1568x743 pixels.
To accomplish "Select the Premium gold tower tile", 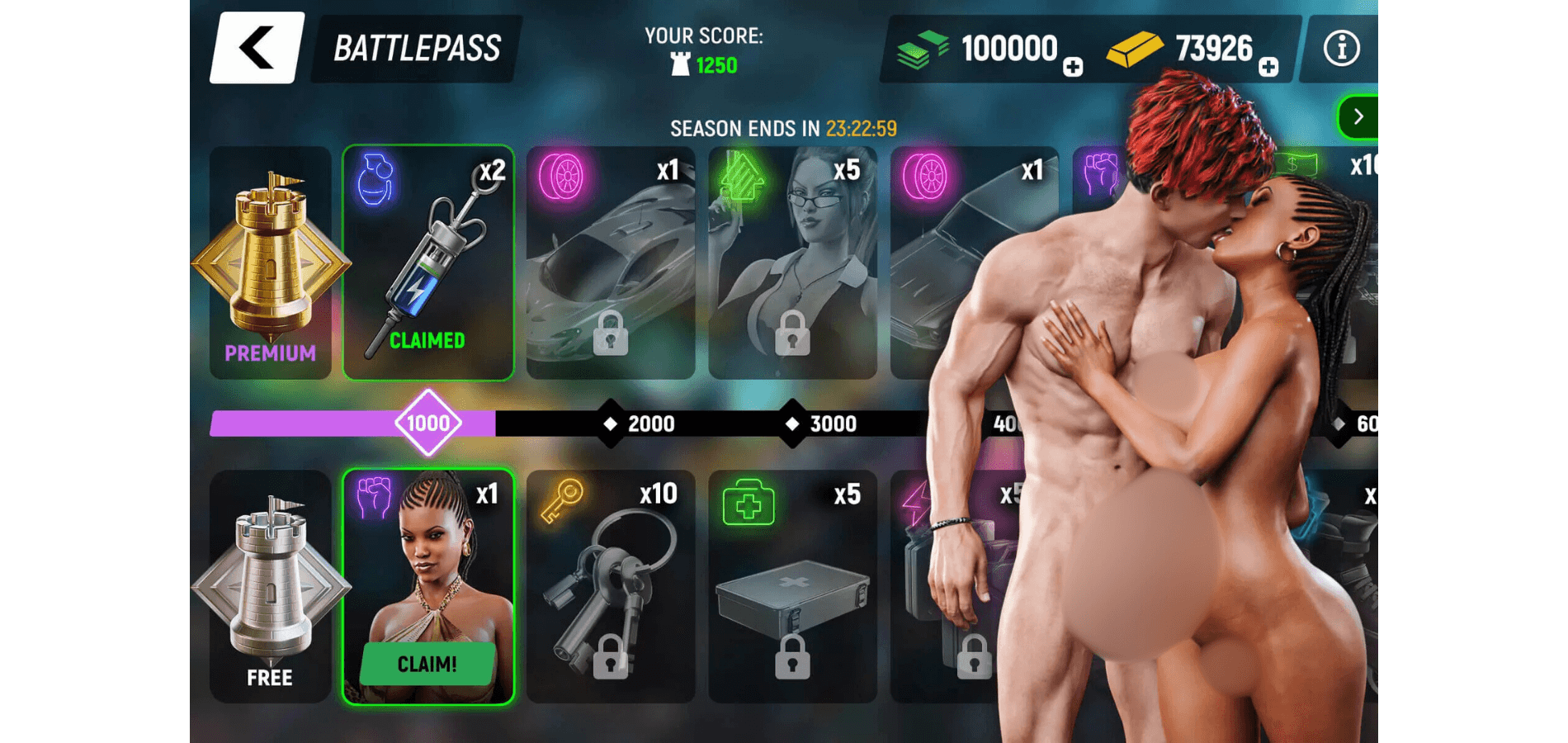I will [271, 263].
